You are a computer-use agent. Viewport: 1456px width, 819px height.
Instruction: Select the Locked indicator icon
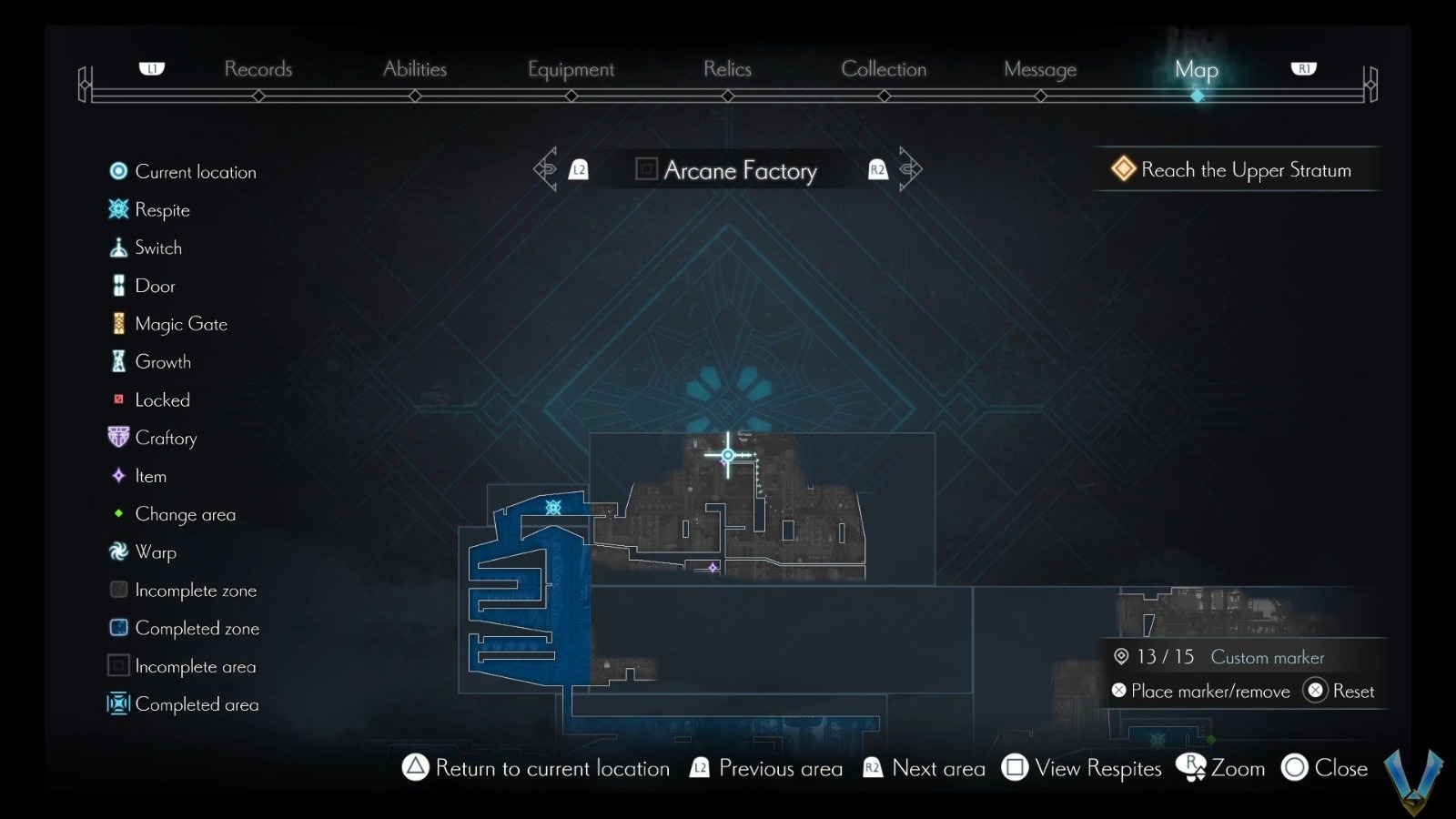(117, 399)
